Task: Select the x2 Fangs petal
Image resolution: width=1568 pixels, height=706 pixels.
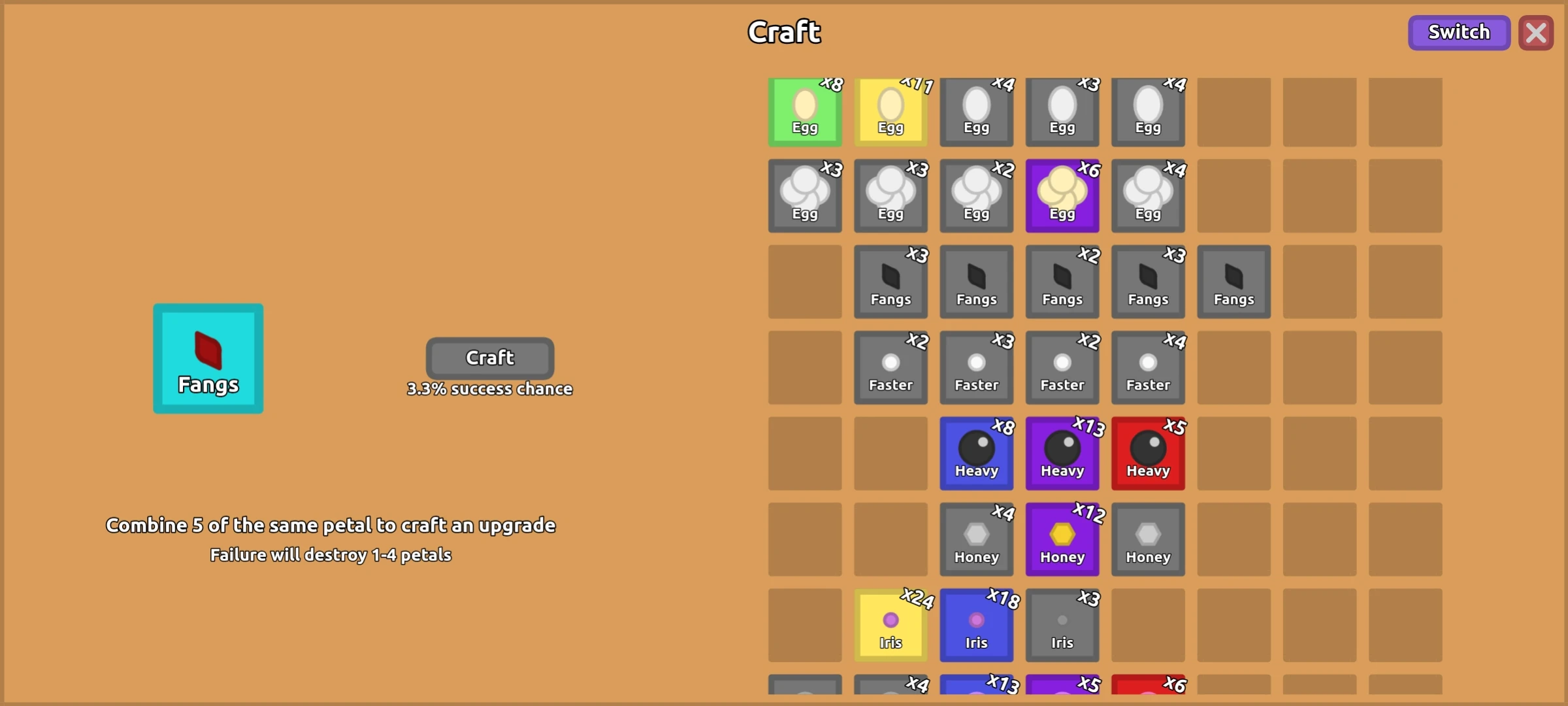Action: coord(1062,281)
